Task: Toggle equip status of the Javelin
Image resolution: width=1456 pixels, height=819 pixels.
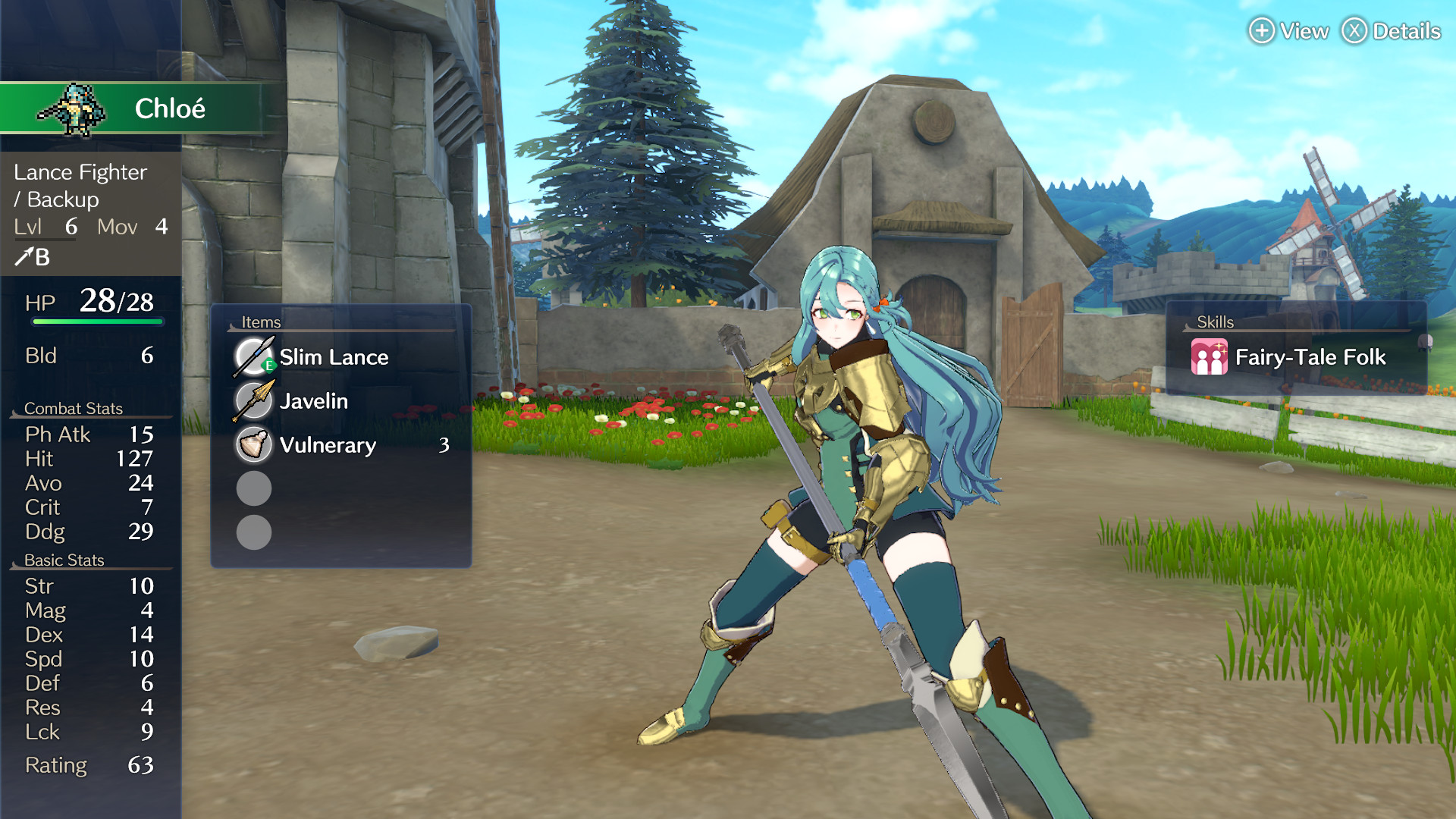Action: (x=253, y=401)
